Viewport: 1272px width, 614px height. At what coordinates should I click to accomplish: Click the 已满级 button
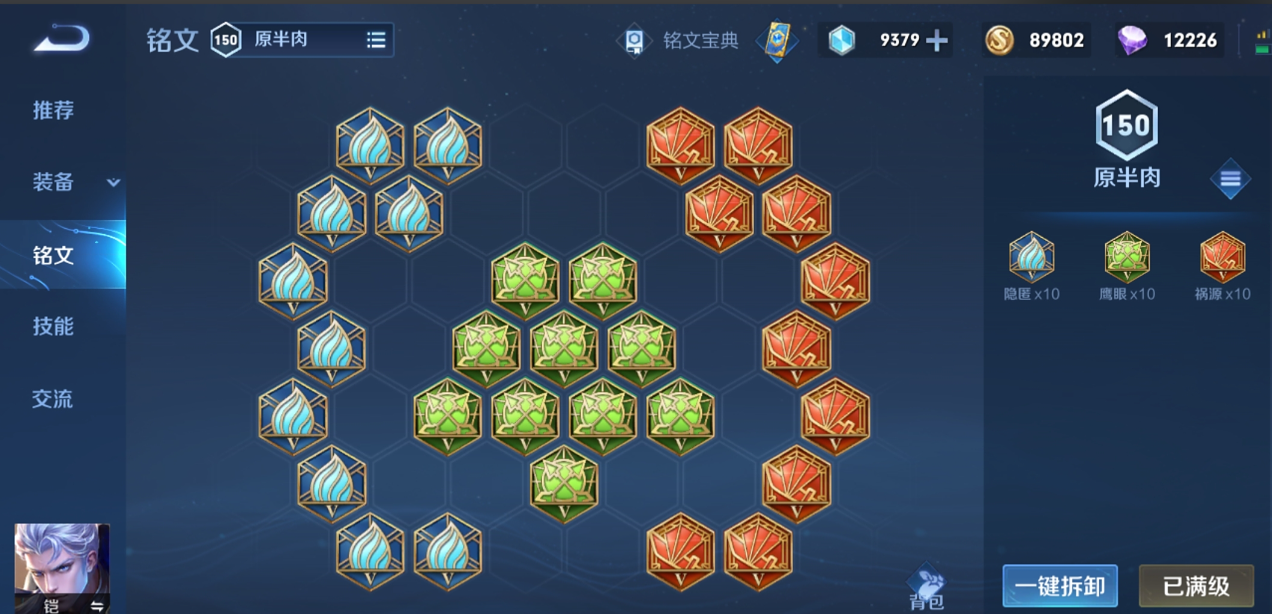(x=1196, y=586)
